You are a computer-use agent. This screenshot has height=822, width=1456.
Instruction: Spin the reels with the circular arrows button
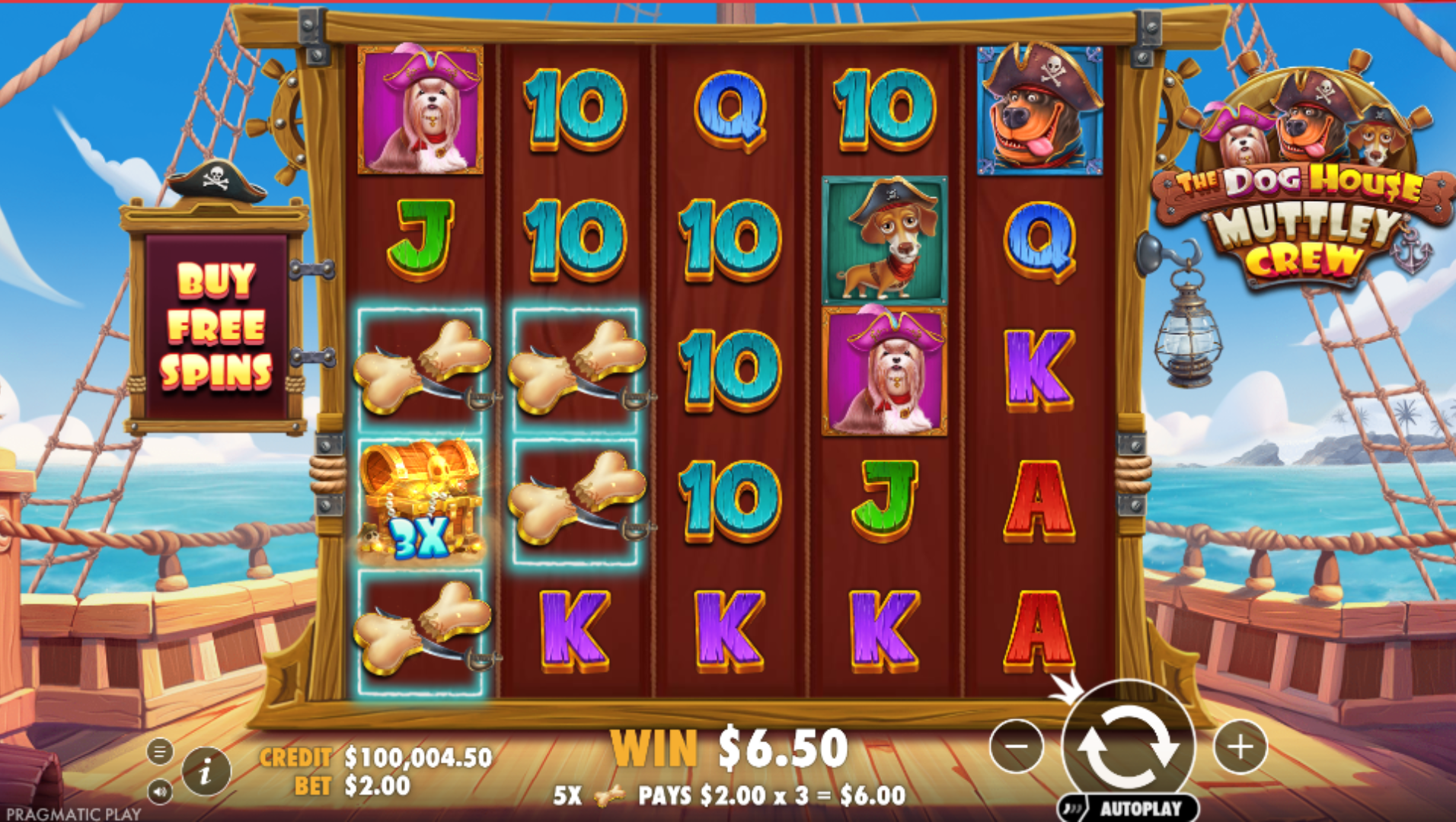1127,746
